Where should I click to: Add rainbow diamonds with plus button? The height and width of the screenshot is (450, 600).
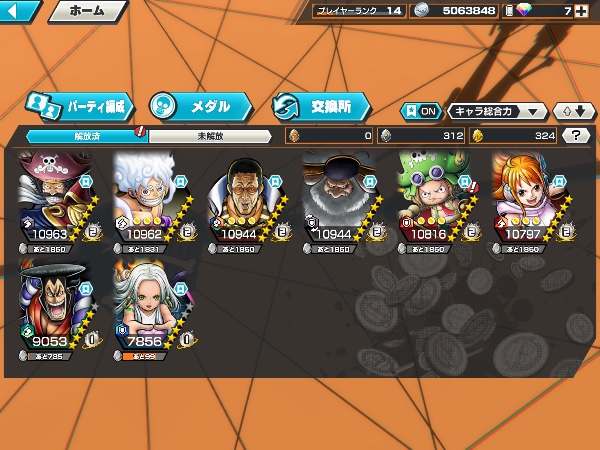(580, 11)
